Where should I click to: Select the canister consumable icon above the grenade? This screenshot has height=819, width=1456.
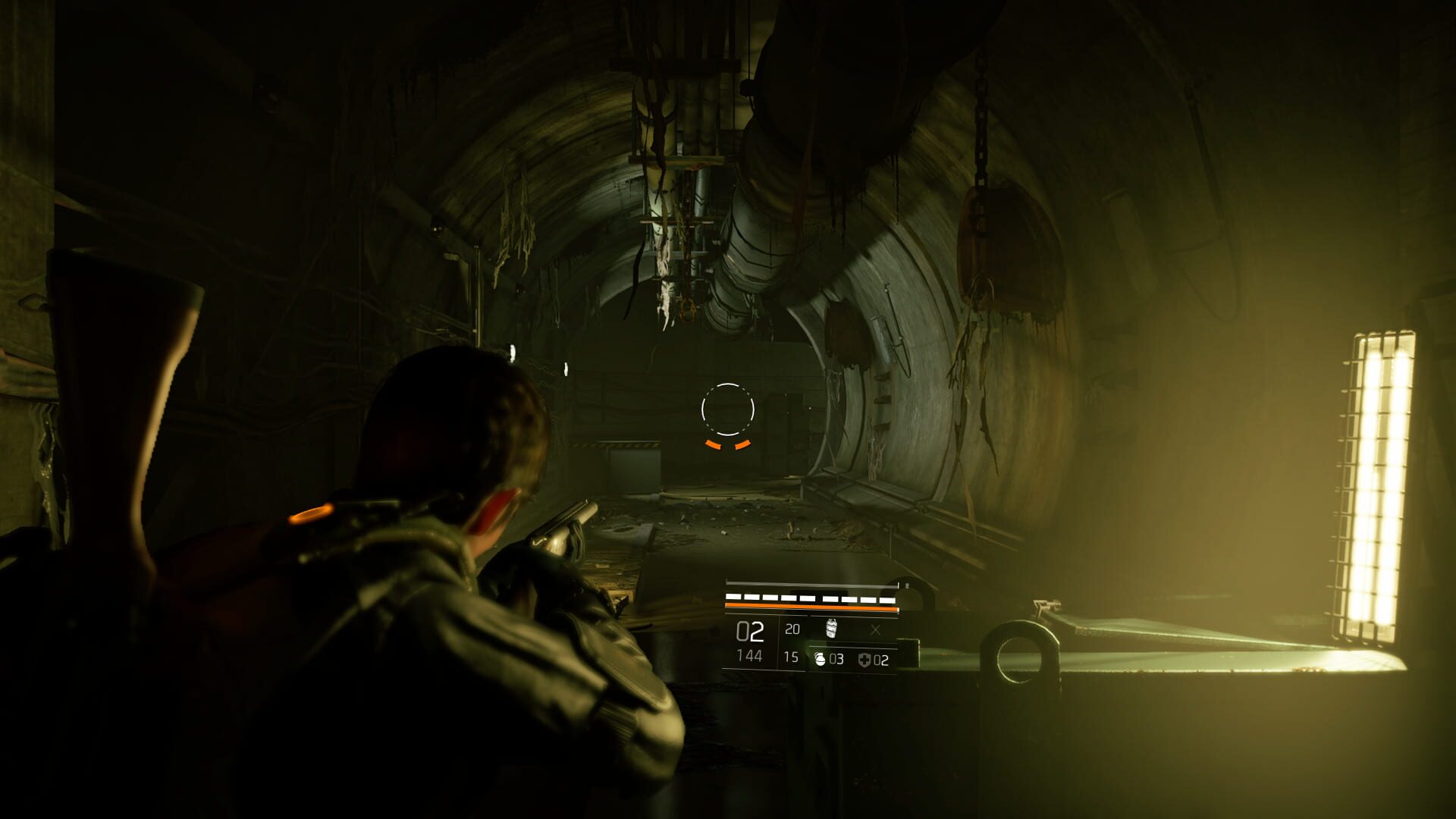[831, 629]
